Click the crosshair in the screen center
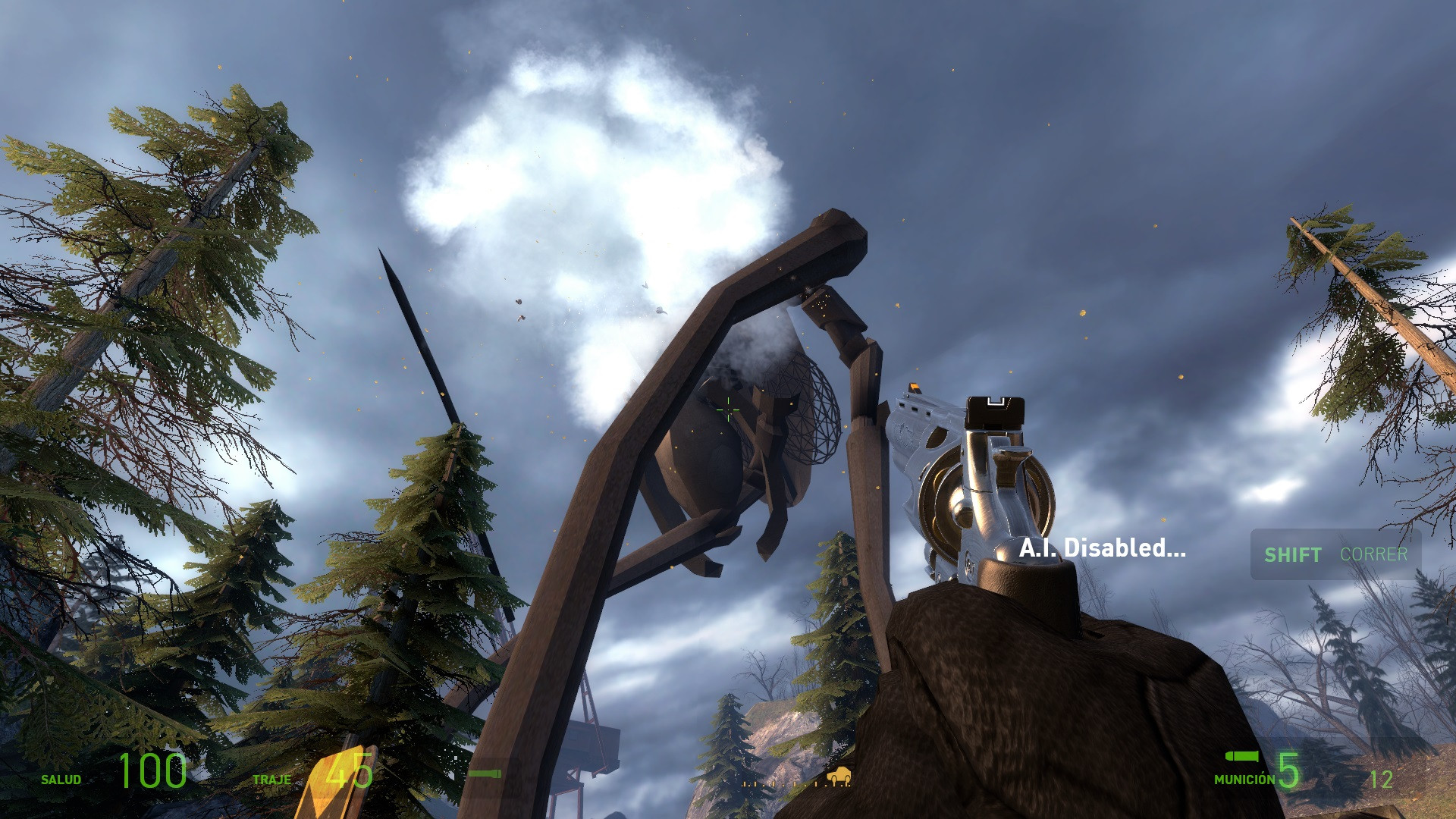Image resolution: width=1456 pixels, height=819 pixels. (728, 409)
